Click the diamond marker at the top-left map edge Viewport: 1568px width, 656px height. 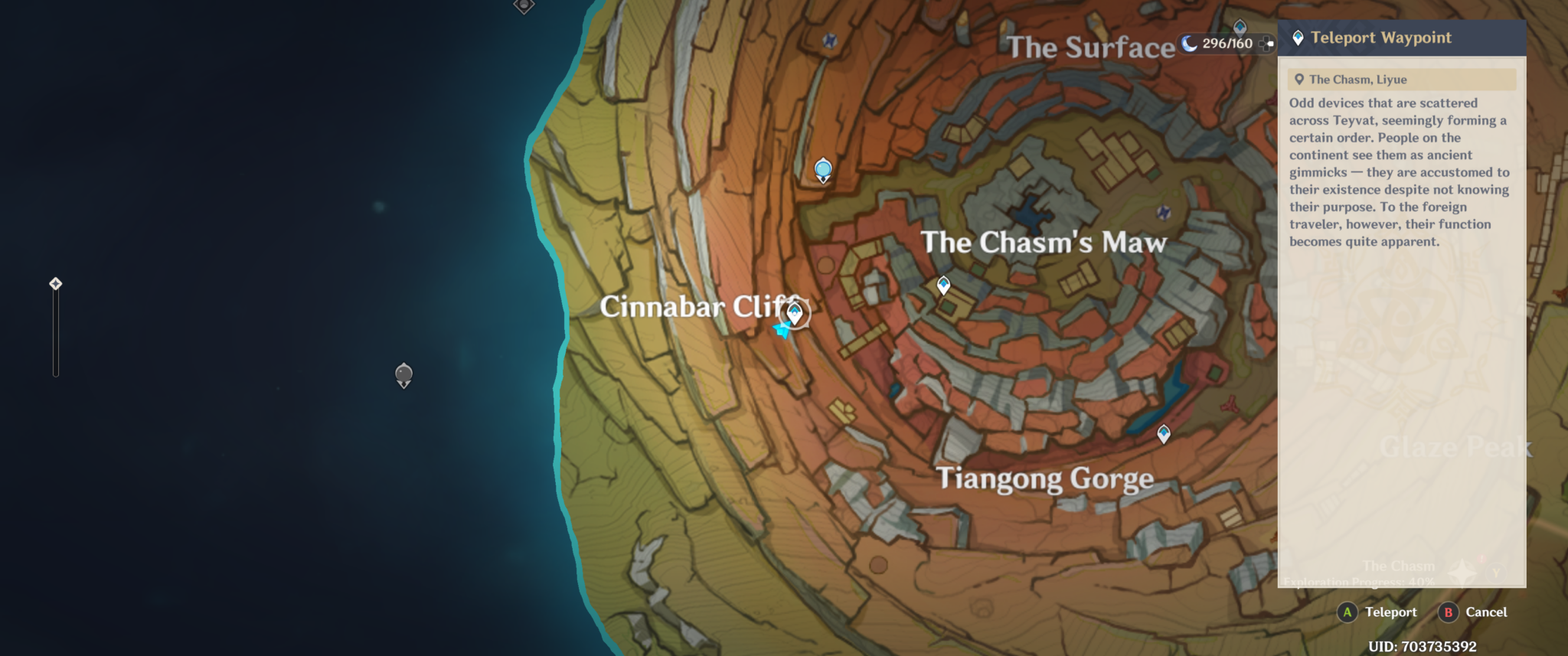(524, 6)
